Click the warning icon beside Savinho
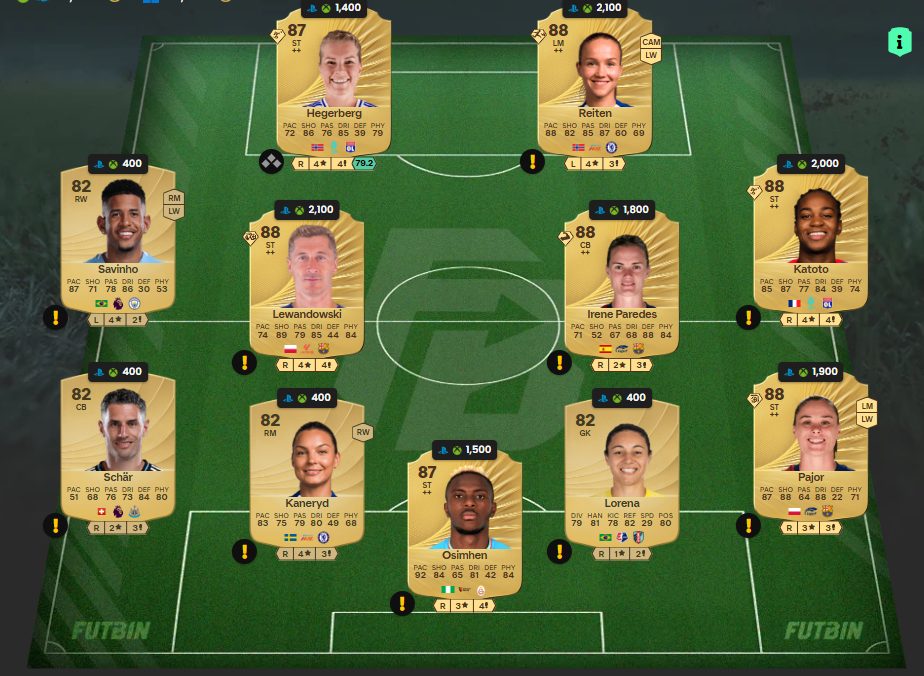The width and height of the screenshot is (924, 676). (x=55, y=318)
